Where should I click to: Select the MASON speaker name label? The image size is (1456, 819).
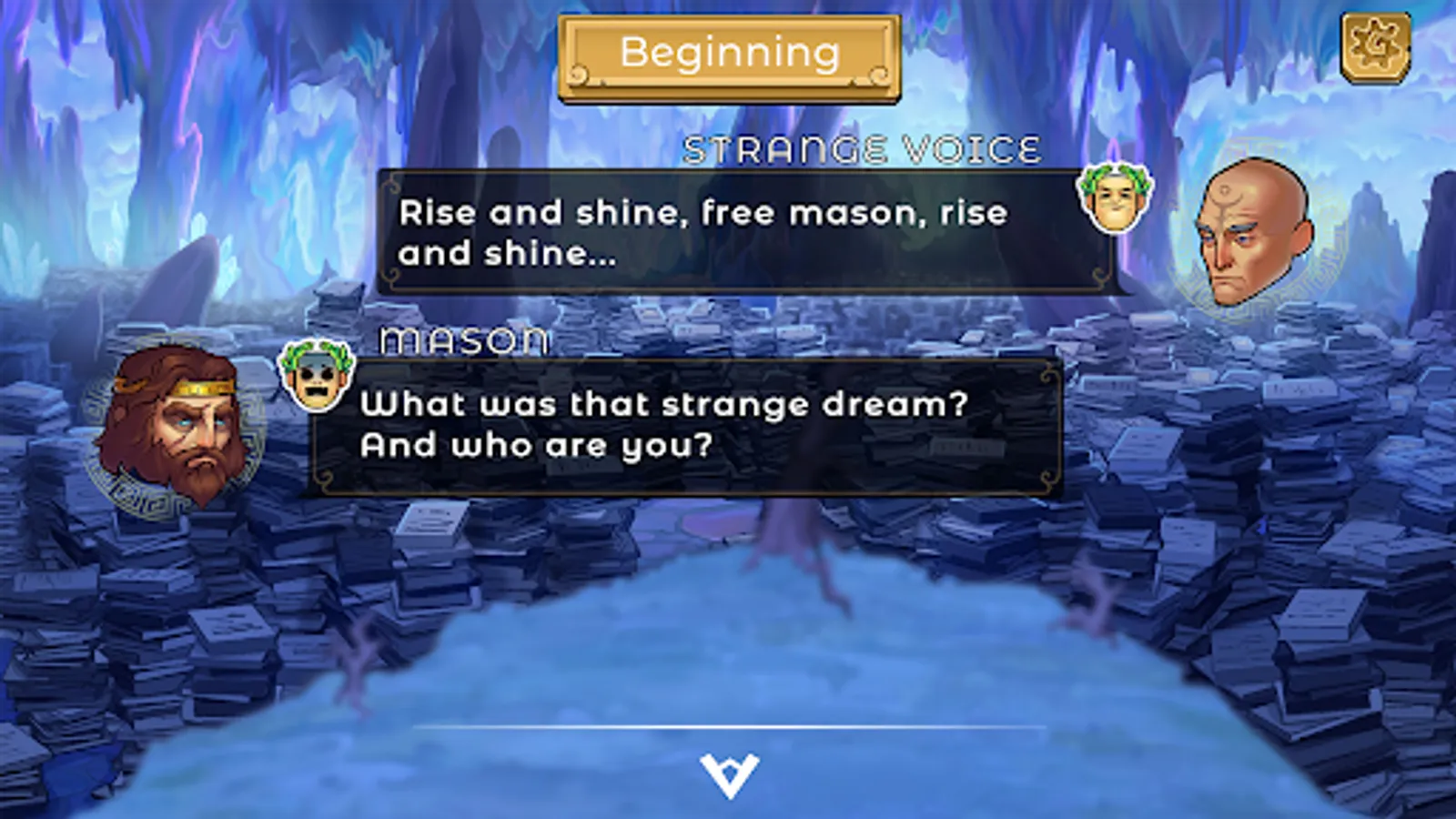[464, 340]
